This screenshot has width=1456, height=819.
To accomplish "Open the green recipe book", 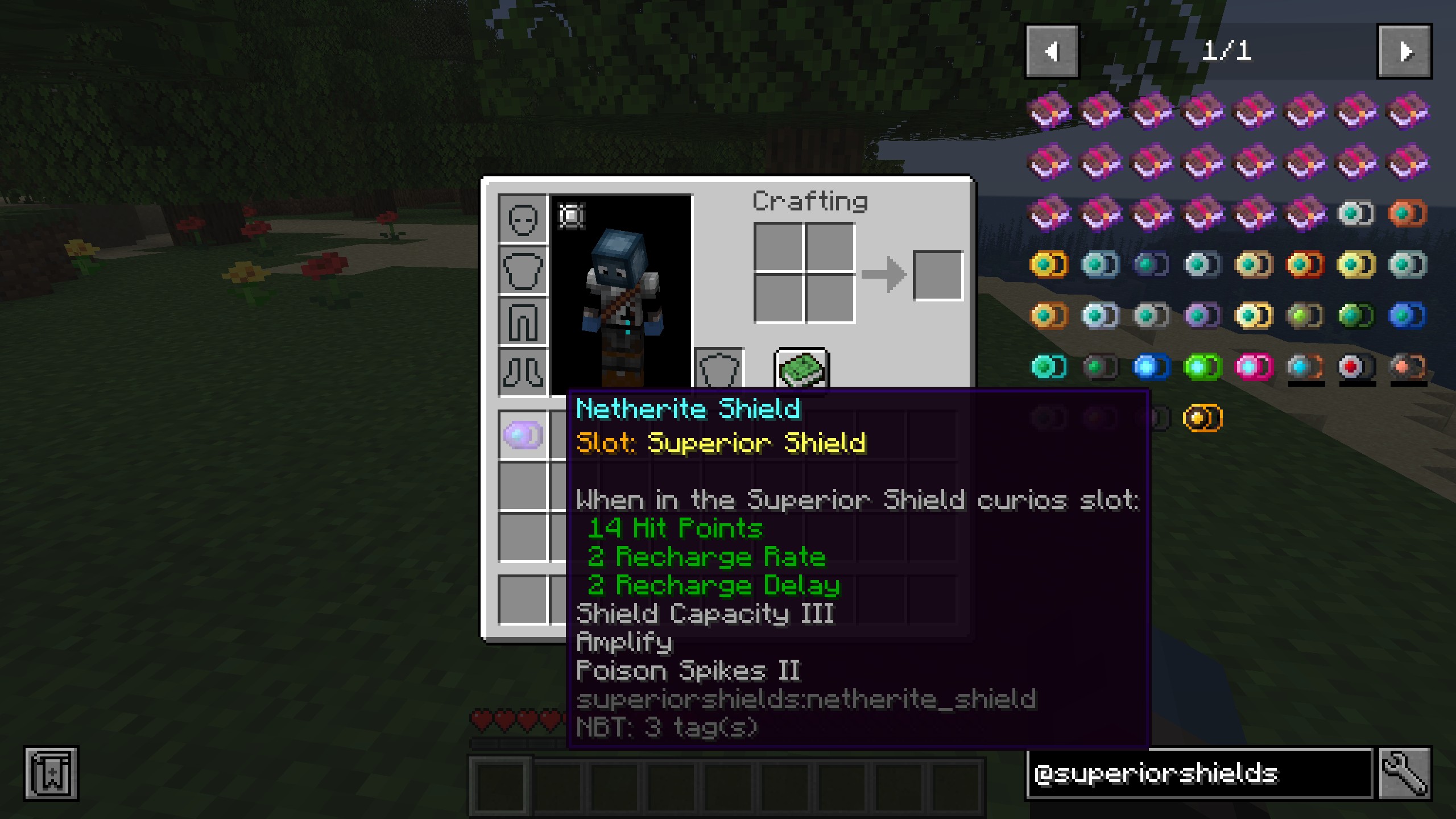I will (x=801, y=370).
